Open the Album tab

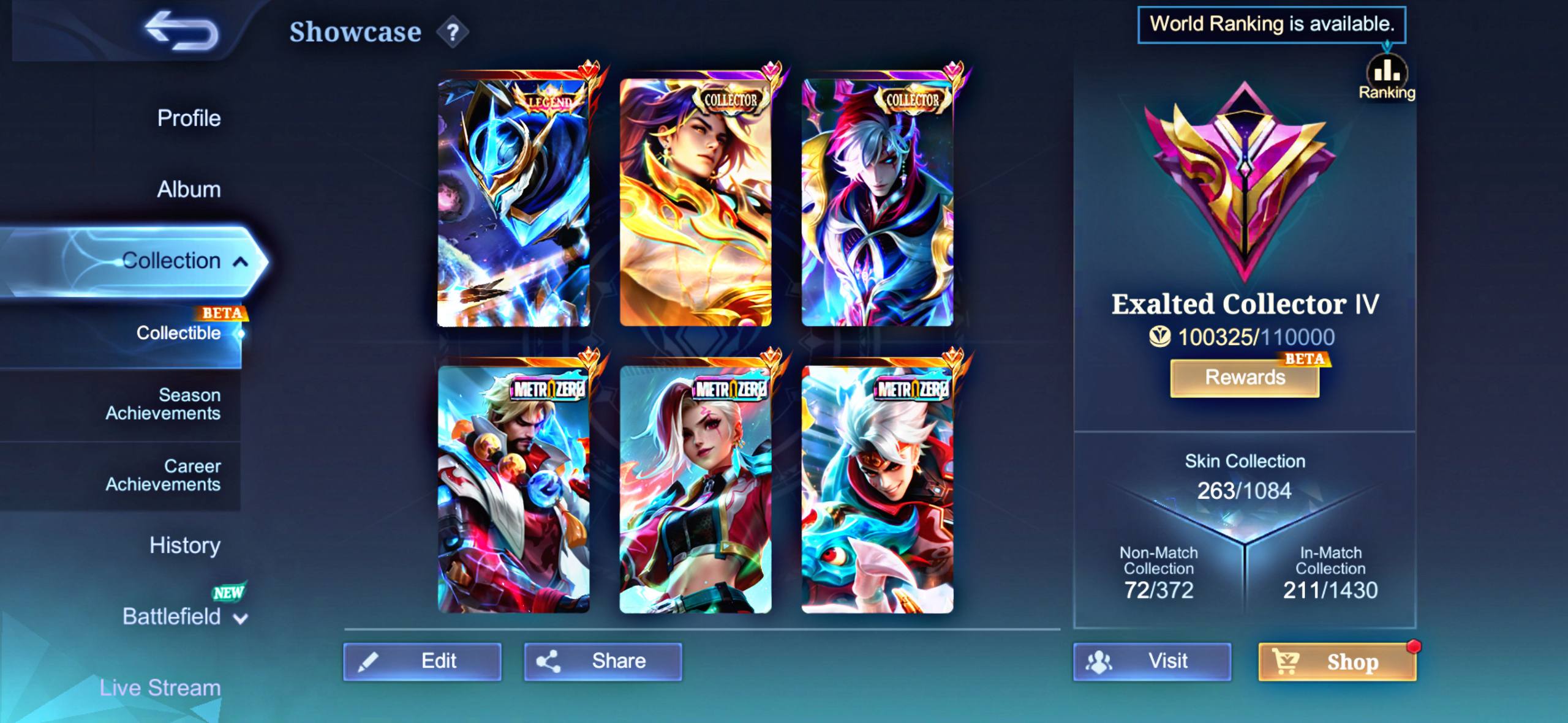coord(189,189)
